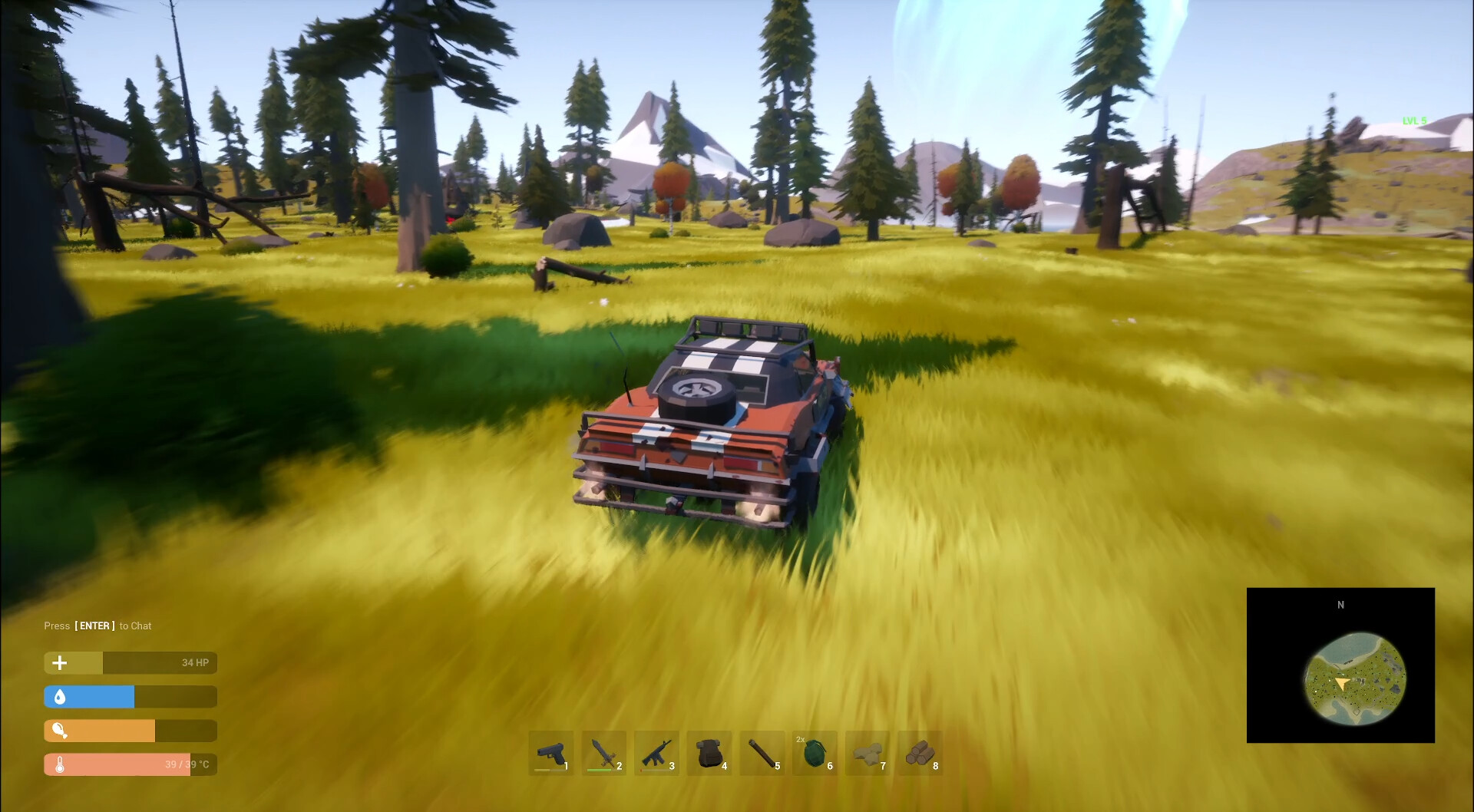Open the chat via Press [ENTER] to Chat prompt
The height and width of the screenshot is (812, 1474).
pyautogui.click(x=97, y=626)
